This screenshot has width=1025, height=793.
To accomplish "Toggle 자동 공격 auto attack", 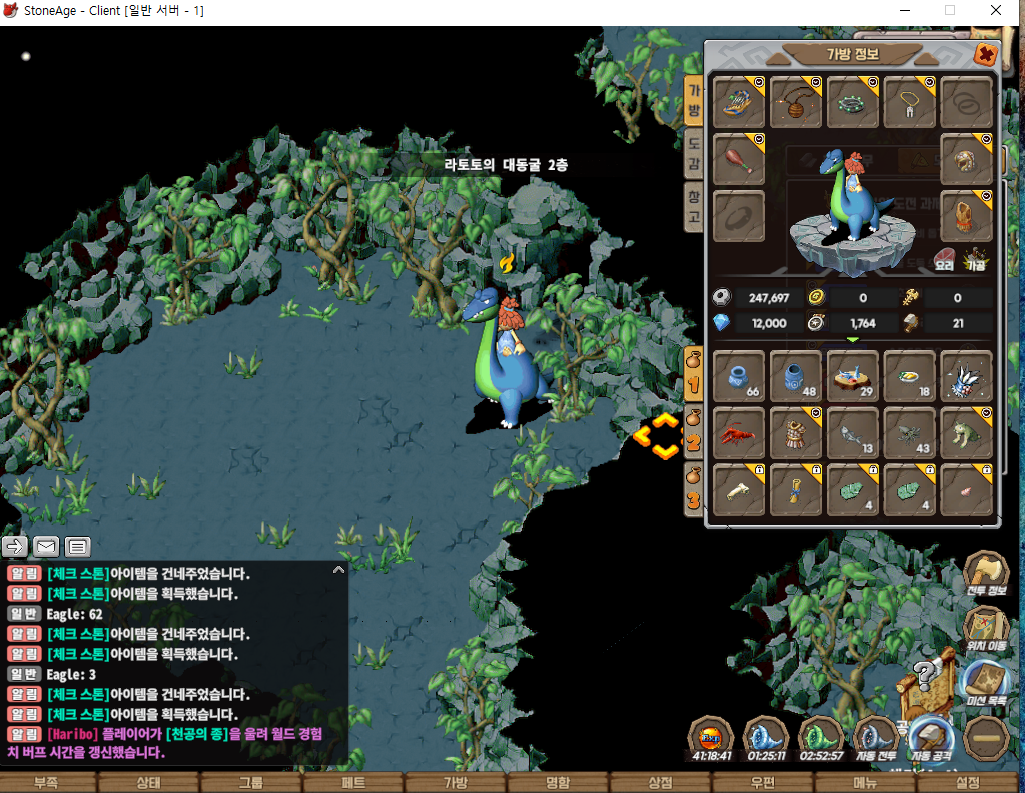I will point(930,740).
